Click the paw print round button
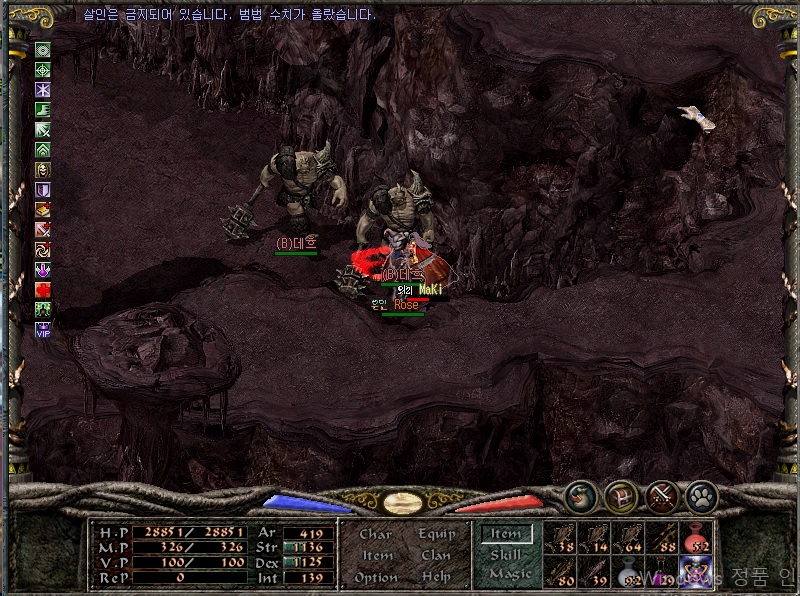 pos(701,496)
